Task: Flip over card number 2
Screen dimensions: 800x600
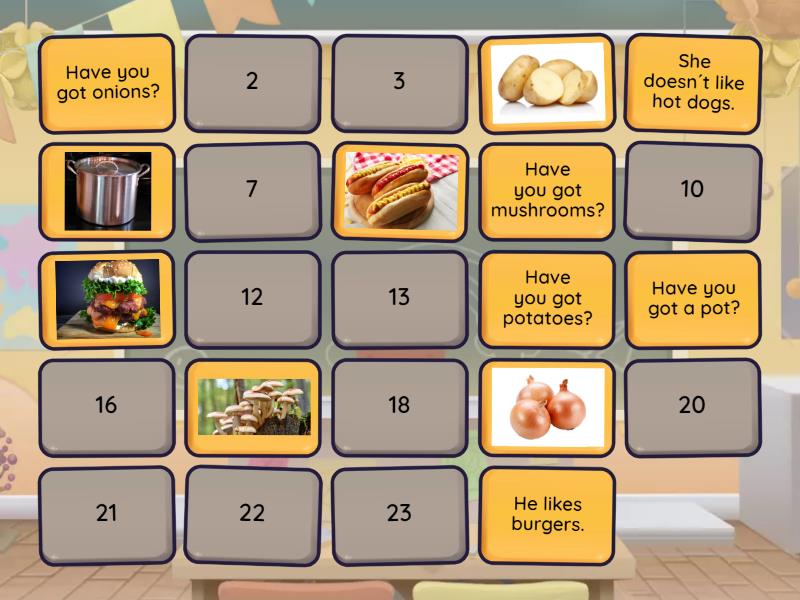Action: (252, 83)
